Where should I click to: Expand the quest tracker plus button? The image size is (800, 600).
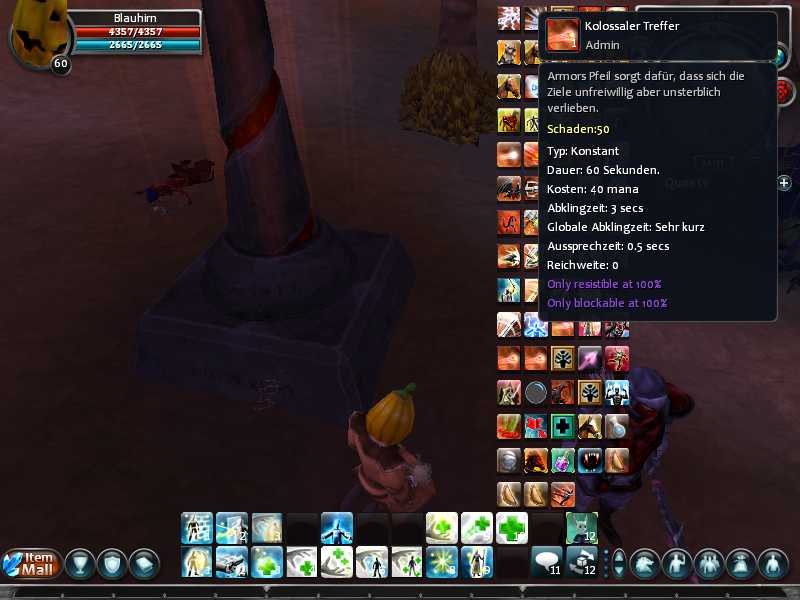coord(784,183)
